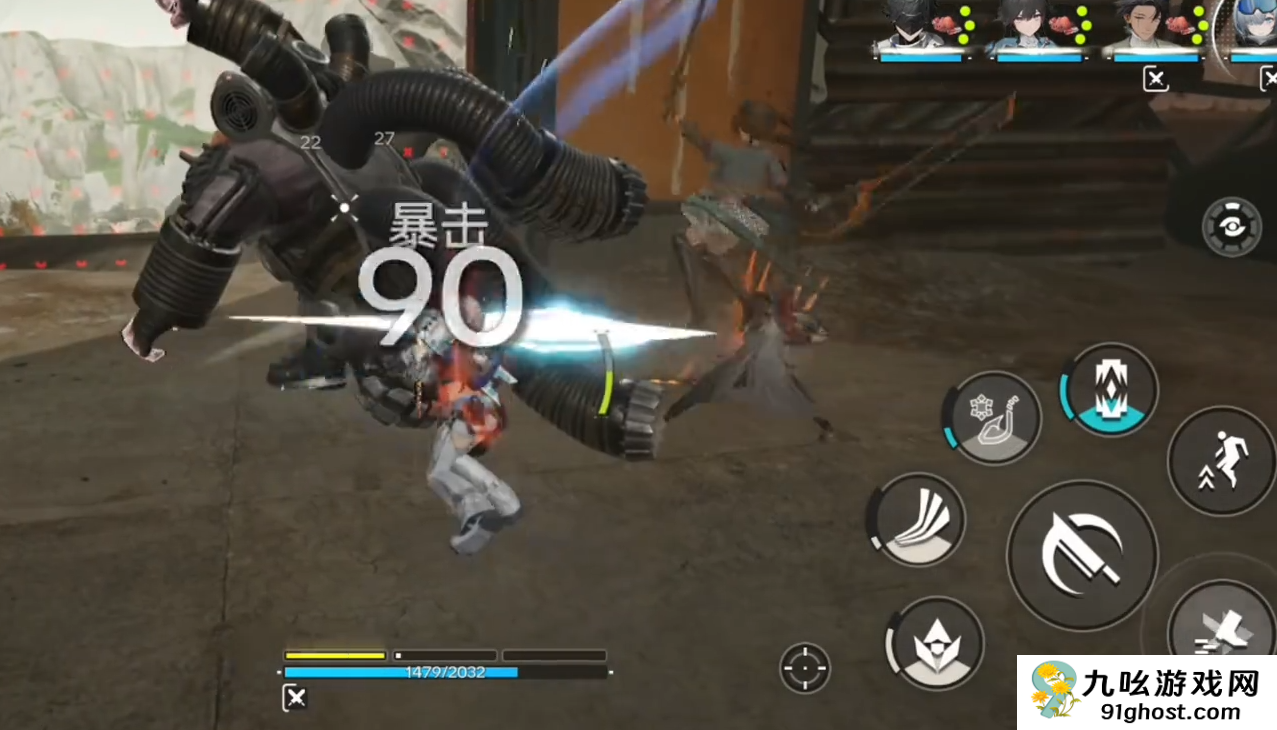Activate the lotus crest skill

(935, 643)
